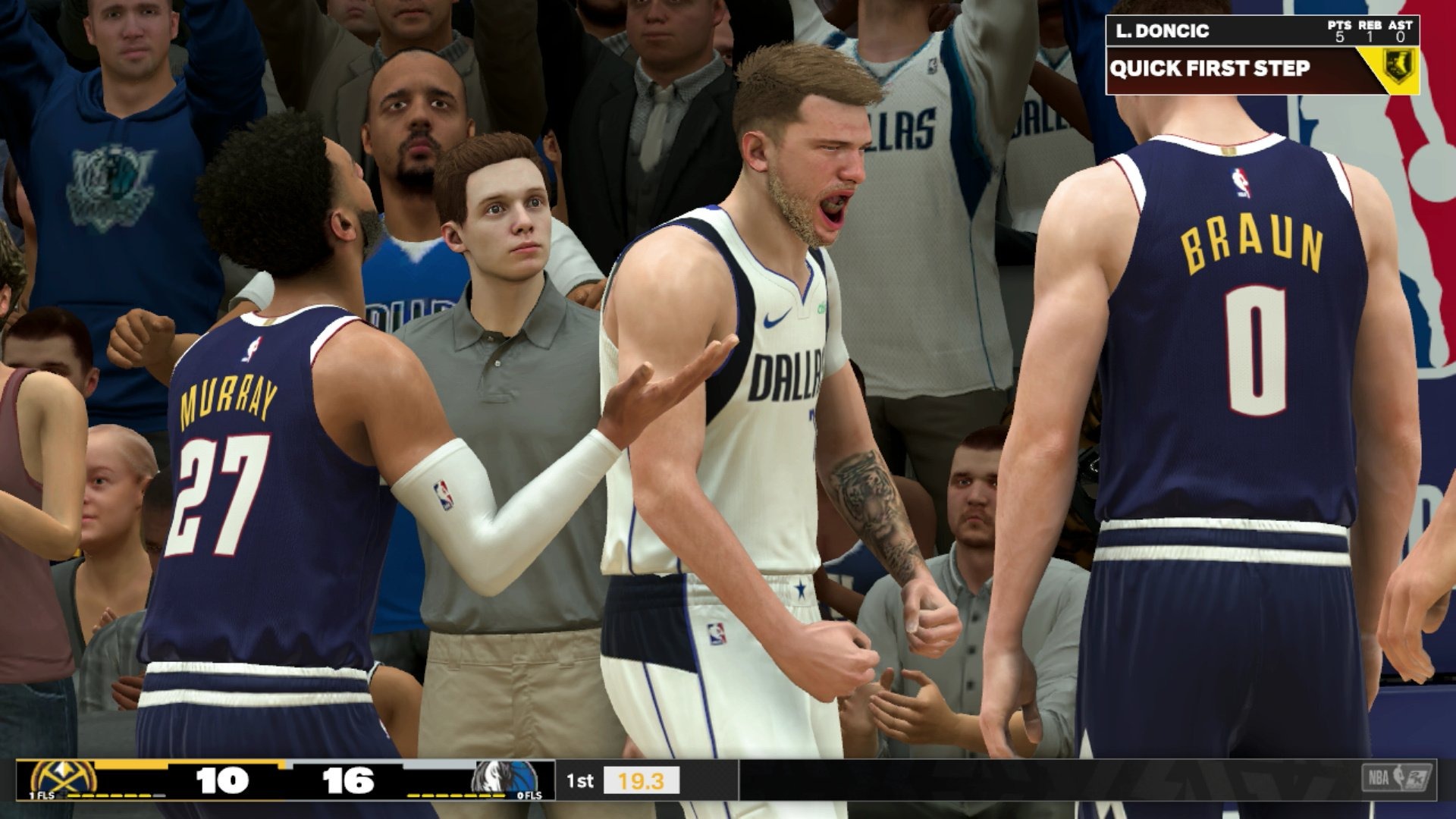Image resolution: width=1456 pixels, height=819 pixels.
Task: Click the Denver Nuggets logo on scoreboard
Action: [x=63, y=780]
